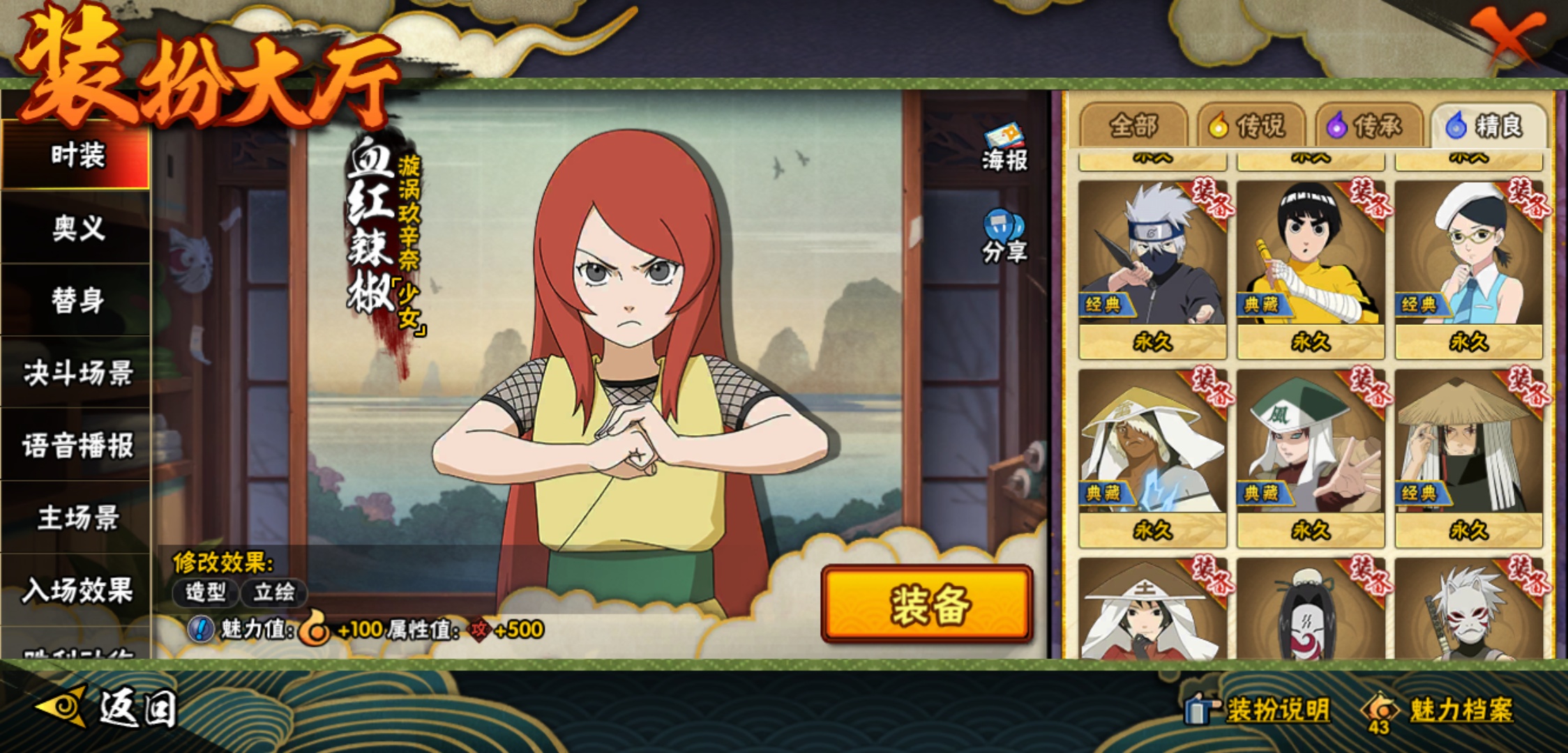This screenshot has width=1568, height=753.
Task: Select the 时装 menu entry
Action: 77,155
